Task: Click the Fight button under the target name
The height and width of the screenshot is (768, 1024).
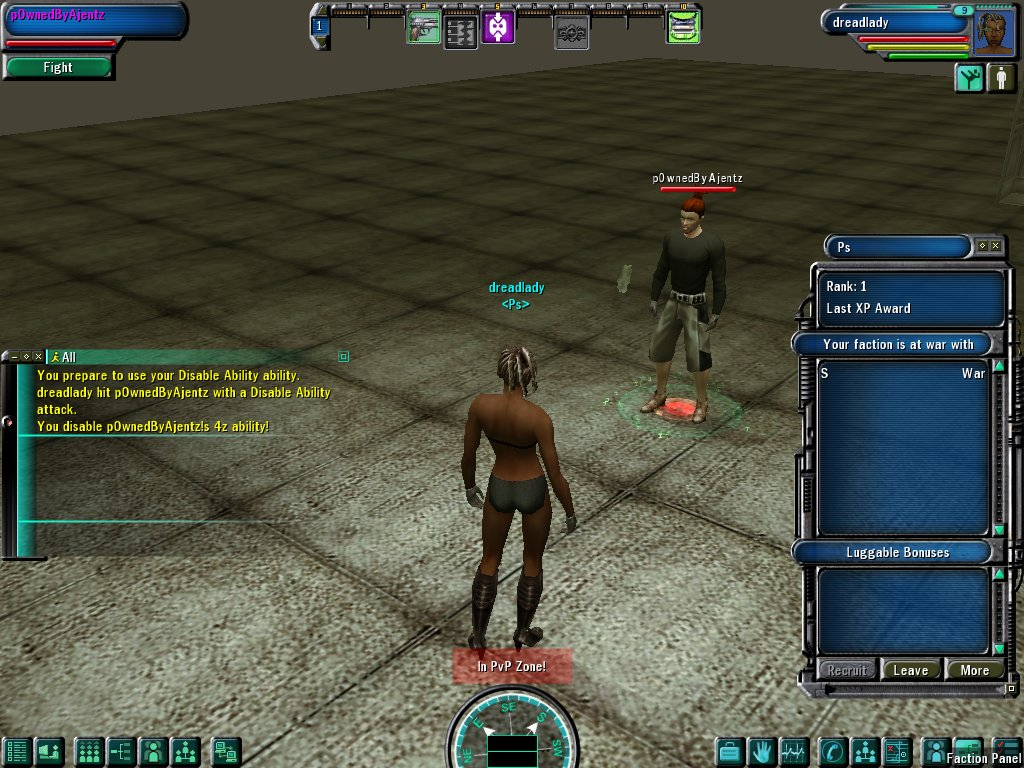Action: 58,68
